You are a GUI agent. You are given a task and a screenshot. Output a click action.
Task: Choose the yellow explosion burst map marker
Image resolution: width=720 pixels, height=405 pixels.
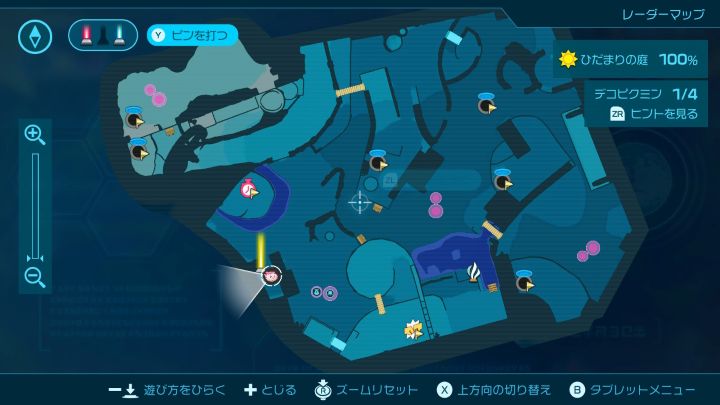click(x=412, y=328)
